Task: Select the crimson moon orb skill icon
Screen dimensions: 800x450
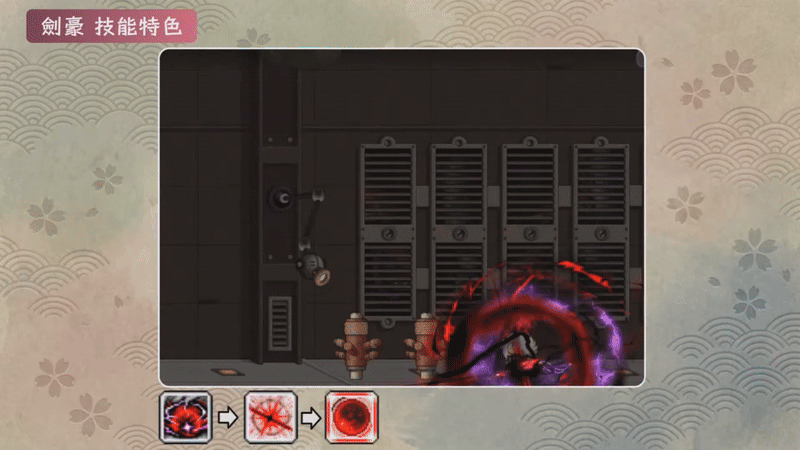Action: point(351,417)
